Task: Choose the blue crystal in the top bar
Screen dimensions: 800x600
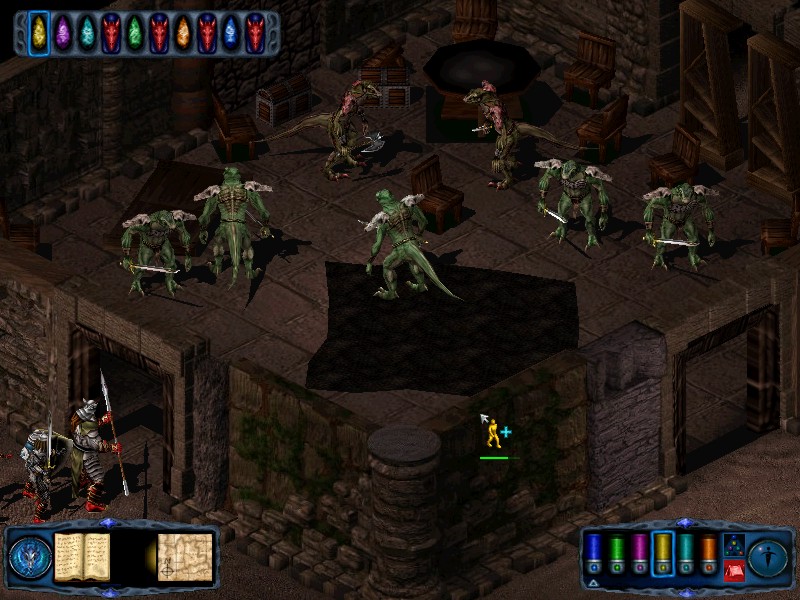Action: (x=231, y=32)
